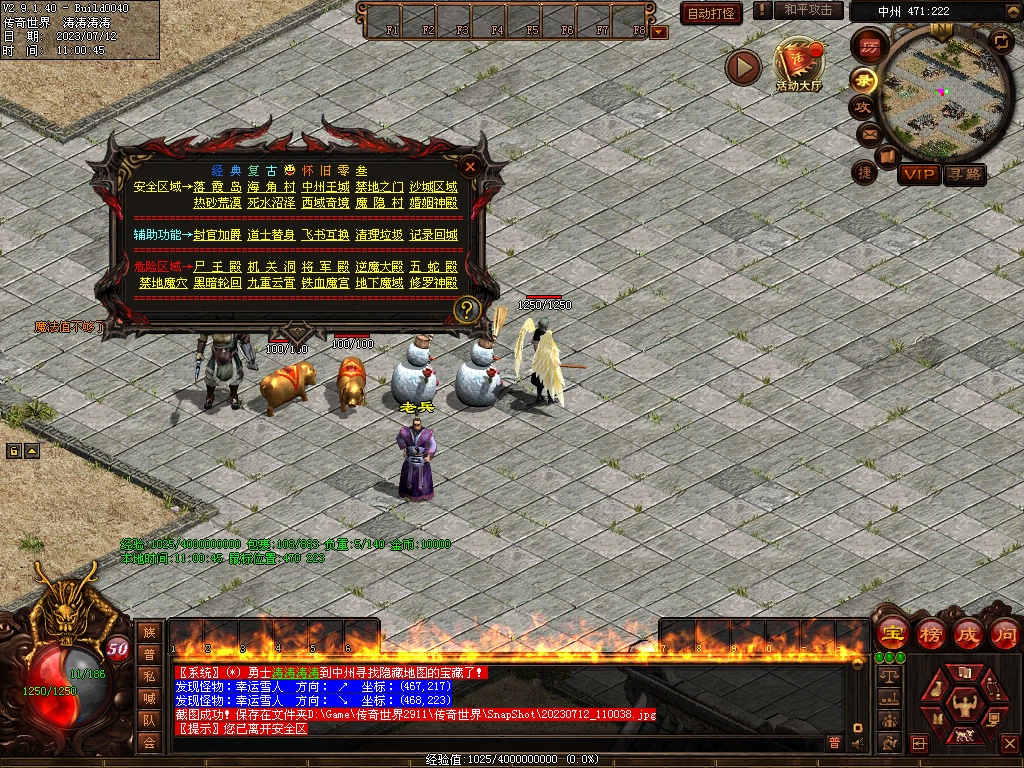Open the 宝 treasure shop button

[x=892, y=633]
